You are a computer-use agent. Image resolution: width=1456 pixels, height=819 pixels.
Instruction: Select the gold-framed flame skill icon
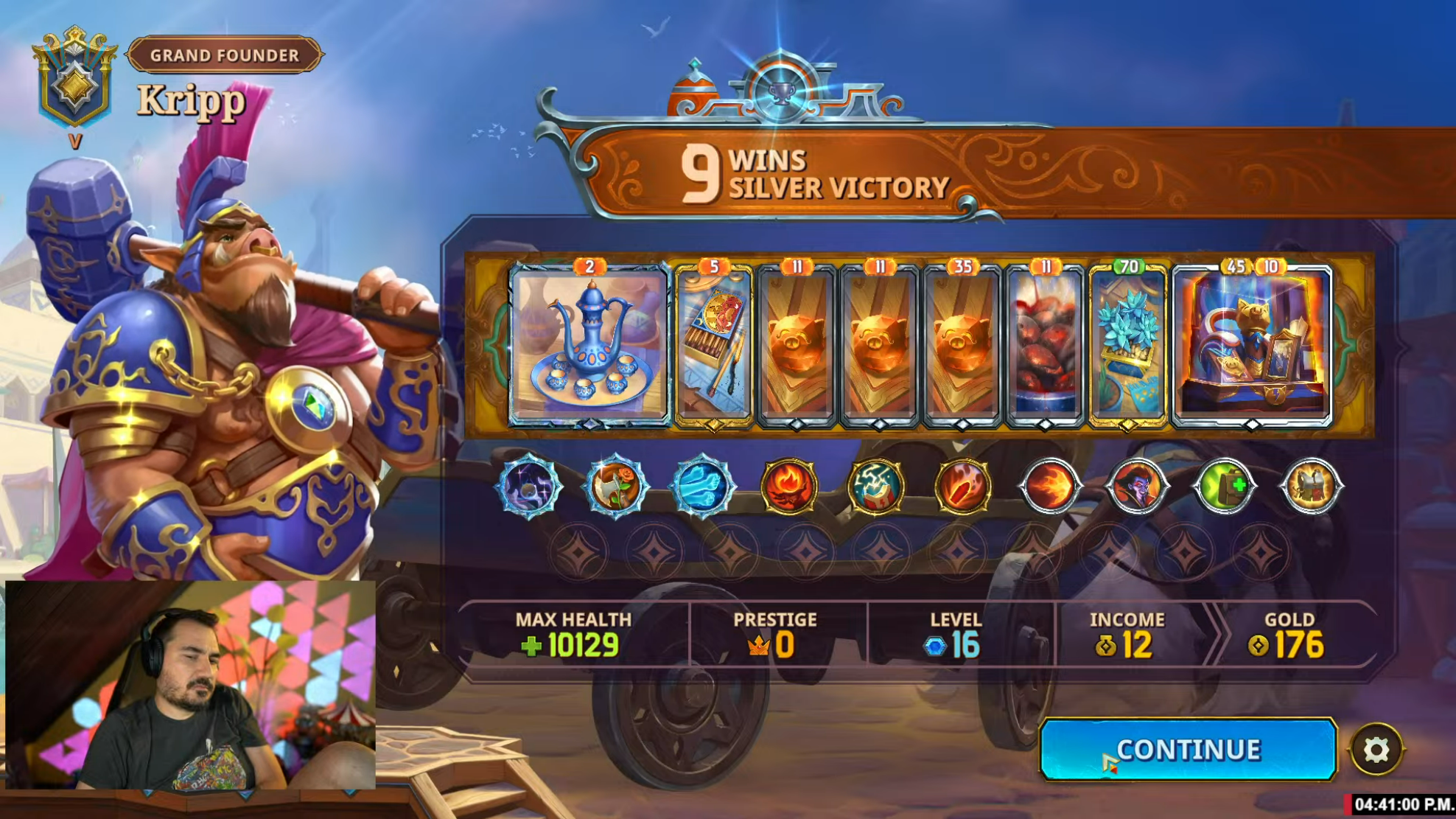point(789,487)
